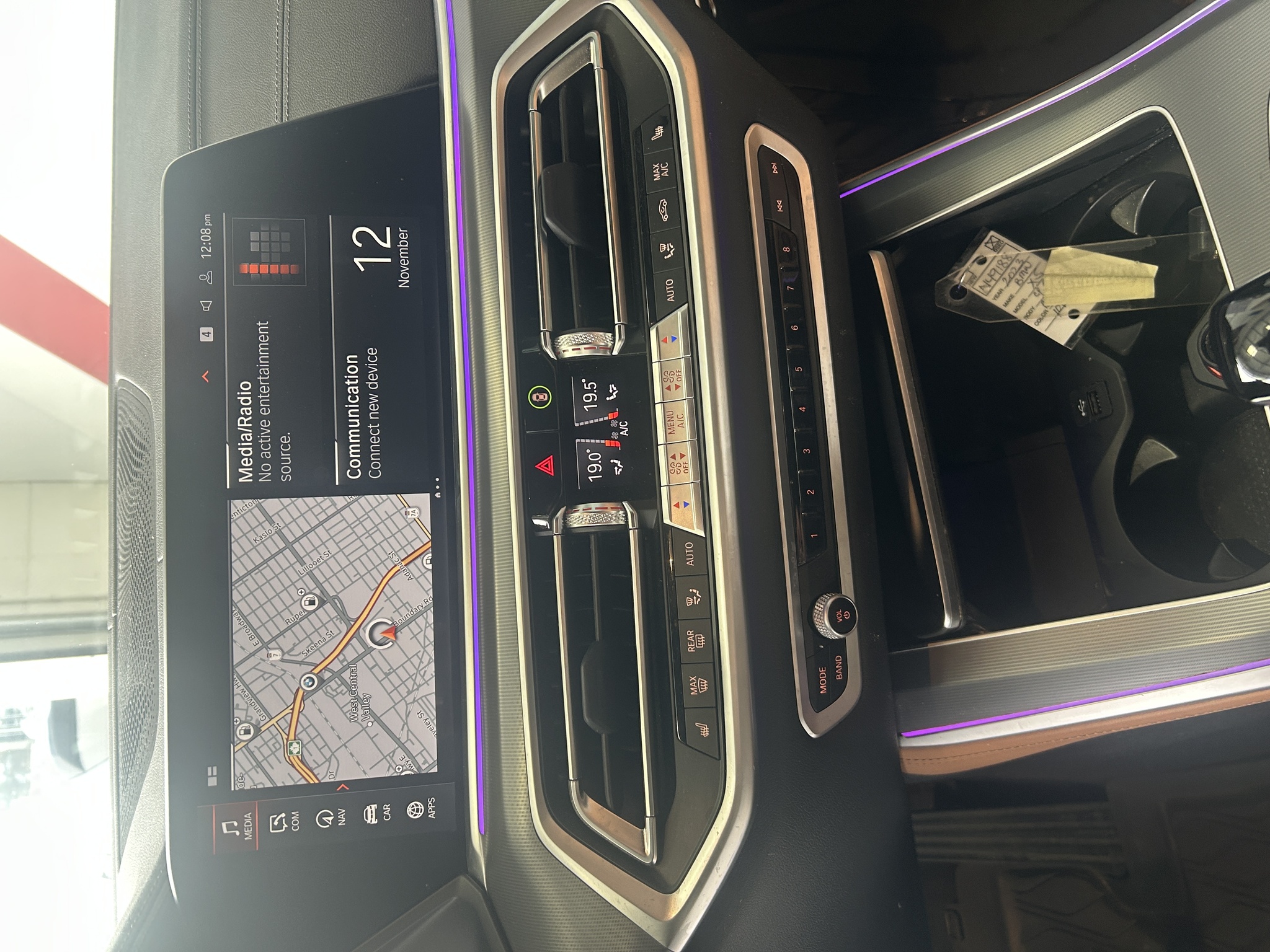Image resolution: width=1270 pixels, height=952 pixels.
Task: Toggle the speaker sound icon
Action: (x=206, y=305)
